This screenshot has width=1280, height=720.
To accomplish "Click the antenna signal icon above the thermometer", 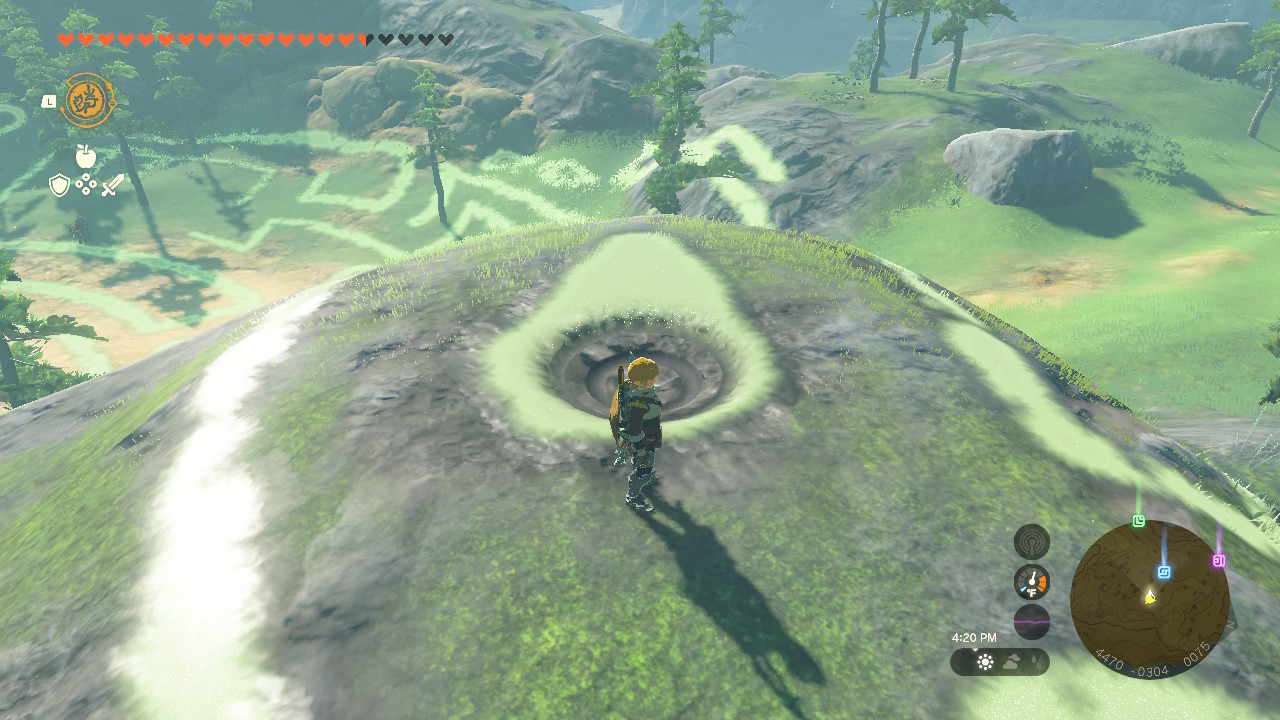I will click(x=1031, y=540).
